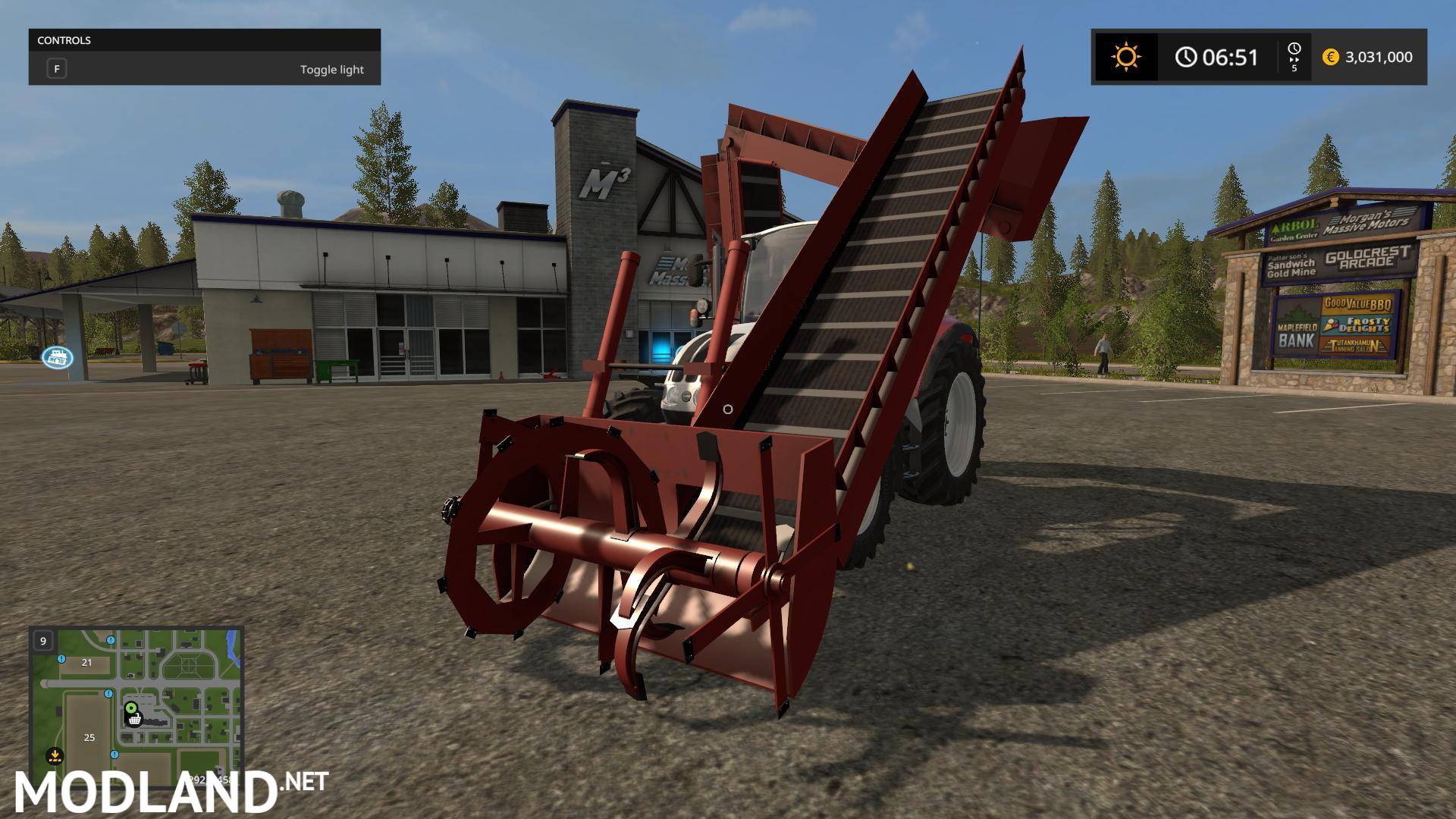The image size is (1456, 819).
Task: Select the yellow grain tip-point icon on minimap
Action: click(55, 755)
